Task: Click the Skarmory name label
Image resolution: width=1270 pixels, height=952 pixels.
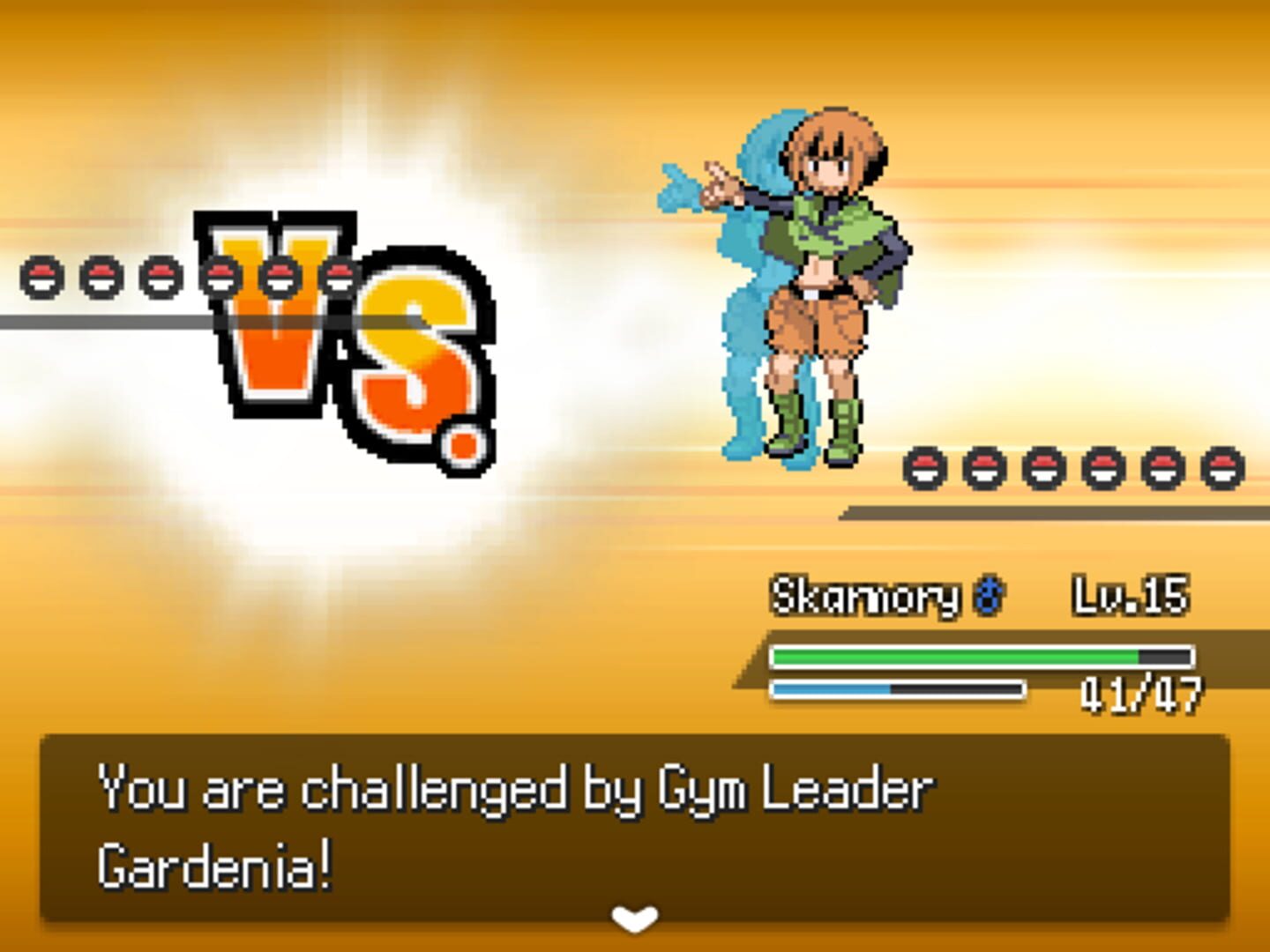Action: 869,596
